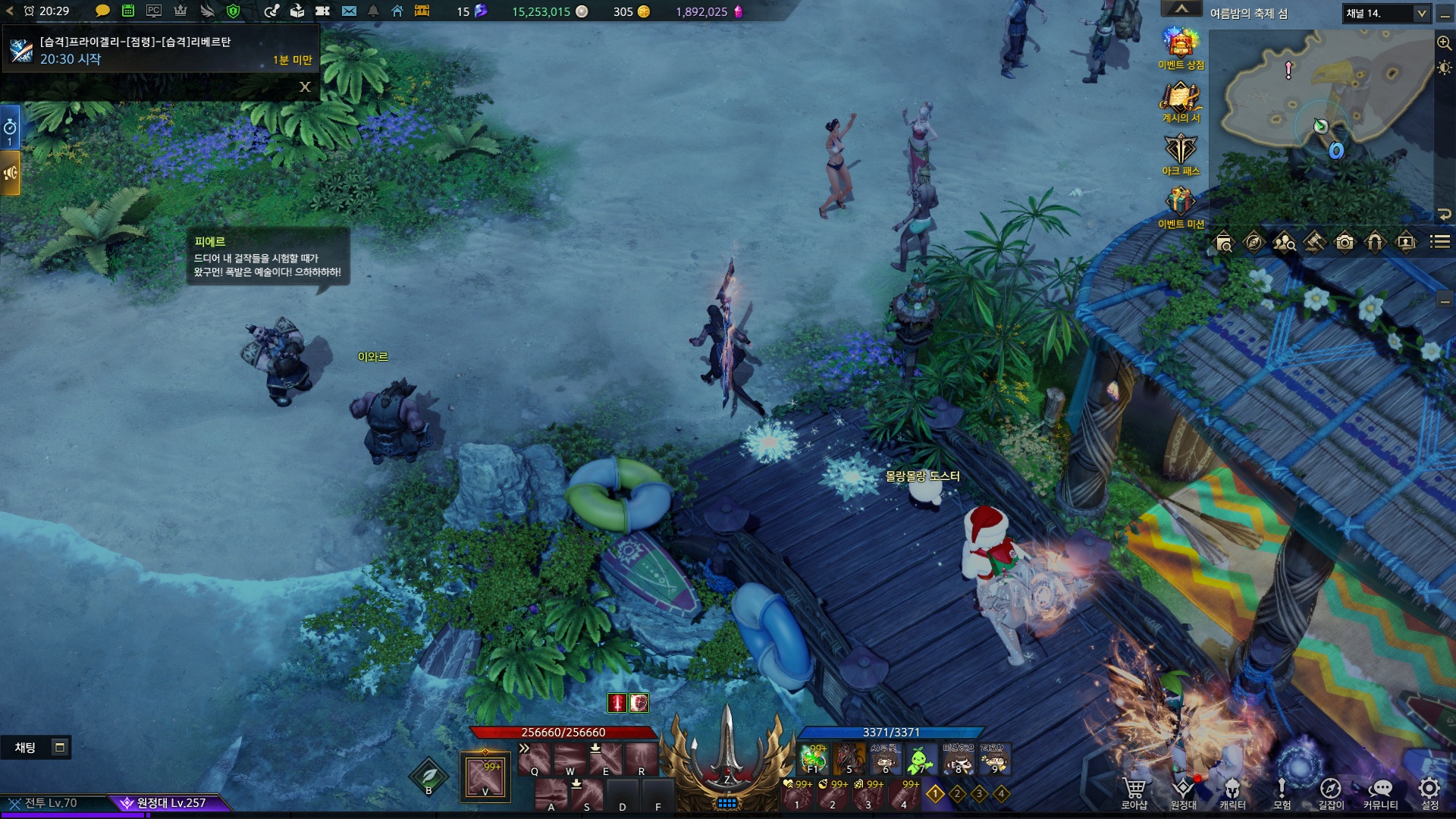Open the 계시의 서 book icon
Image resolution: width=1456 pixels, height=819 pixels.
tap(1180, 99)
